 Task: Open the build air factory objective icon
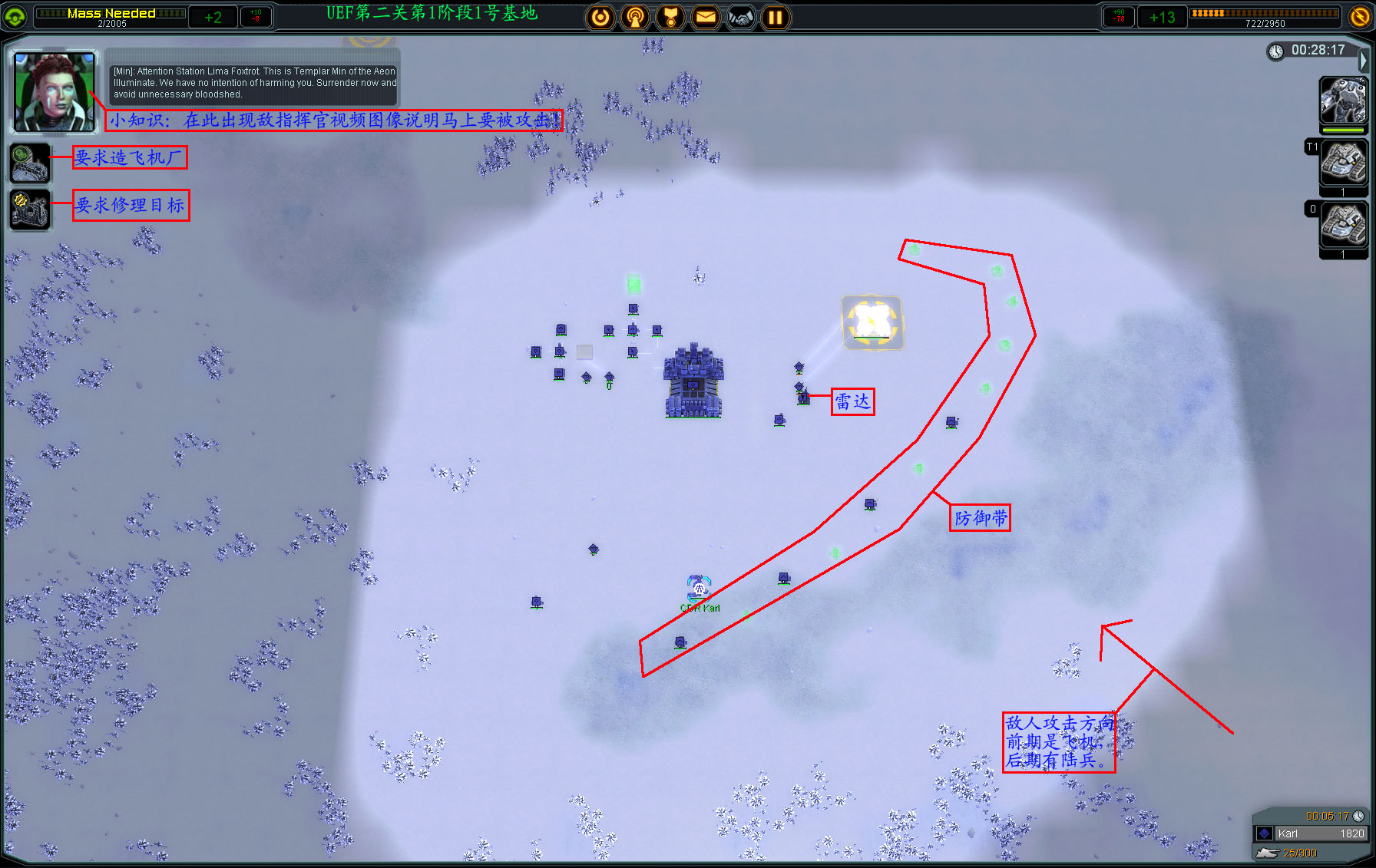[30, 163]
